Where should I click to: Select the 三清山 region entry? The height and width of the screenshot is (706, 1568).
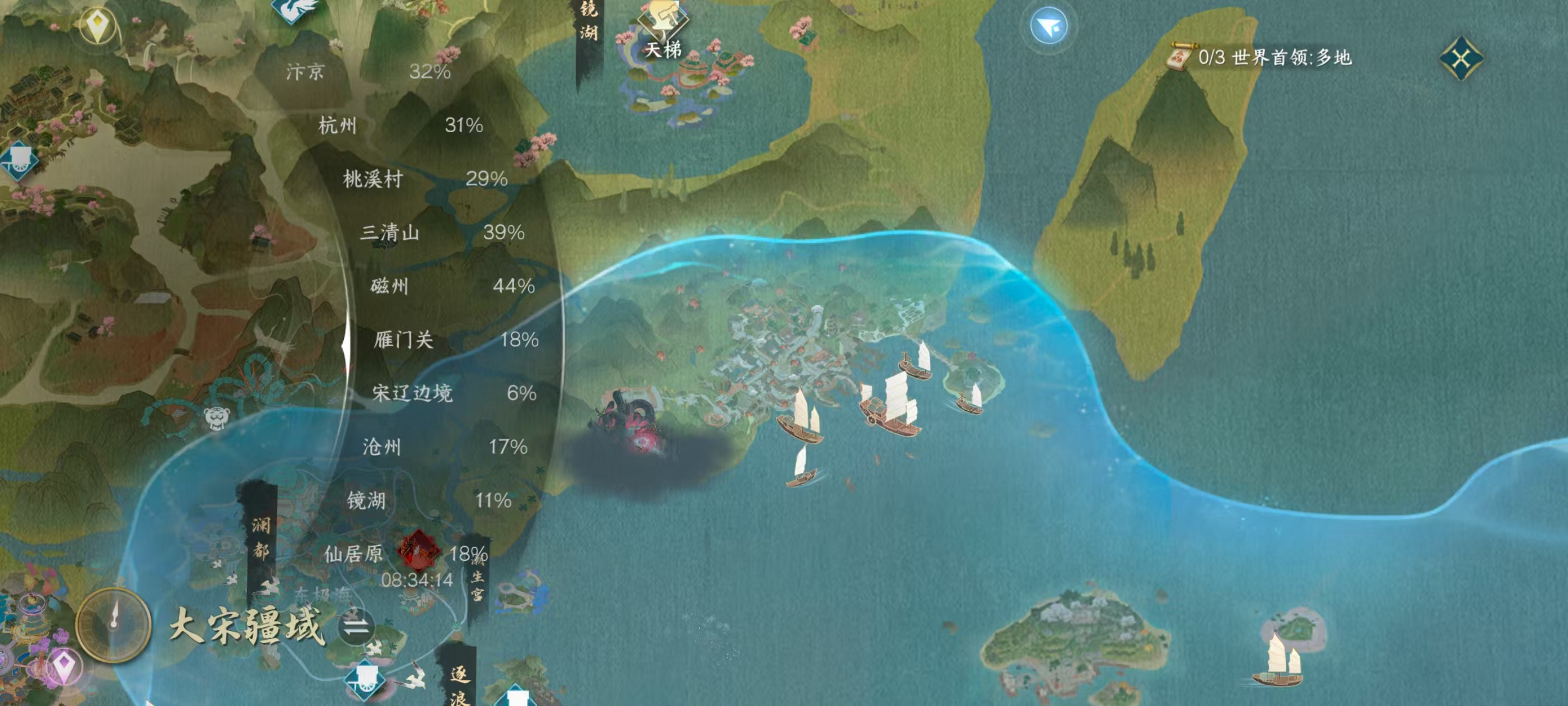pyautogui.click(x=390, y=232)
